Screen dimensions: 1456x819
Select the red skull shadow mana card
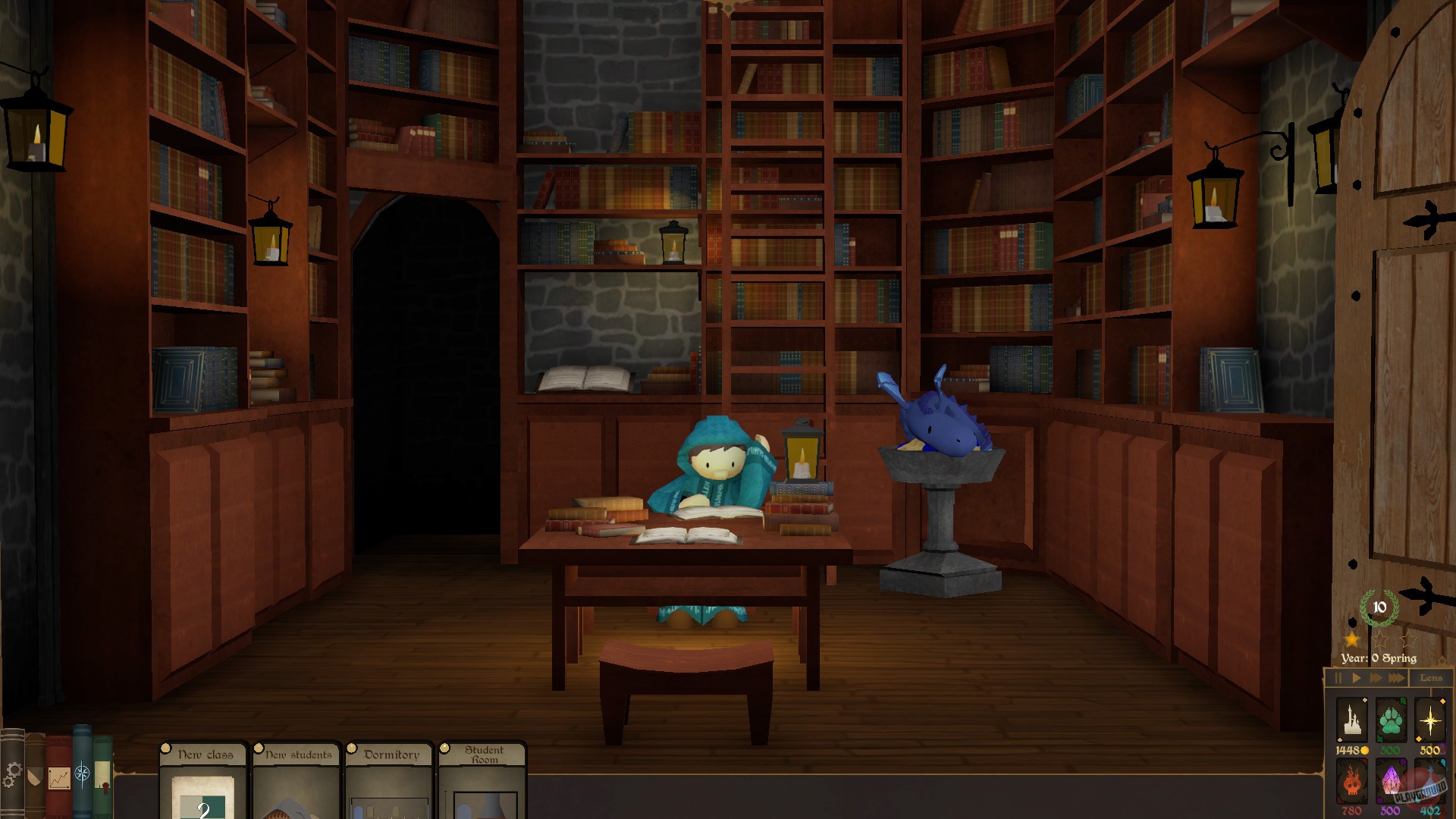1352,781
